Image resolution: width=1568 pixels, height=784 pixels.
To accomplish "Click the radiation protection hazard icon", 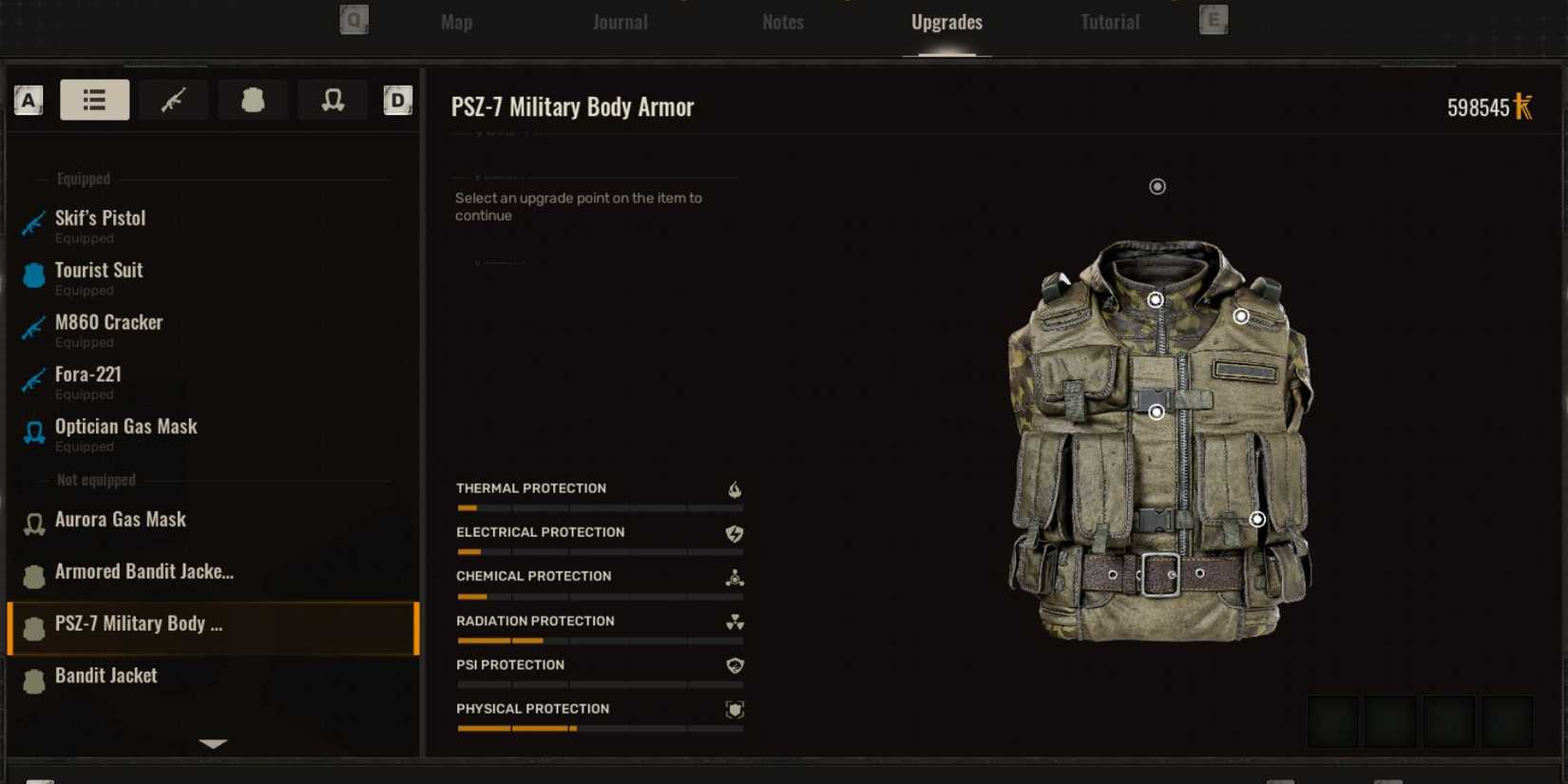I will [733, 622].
